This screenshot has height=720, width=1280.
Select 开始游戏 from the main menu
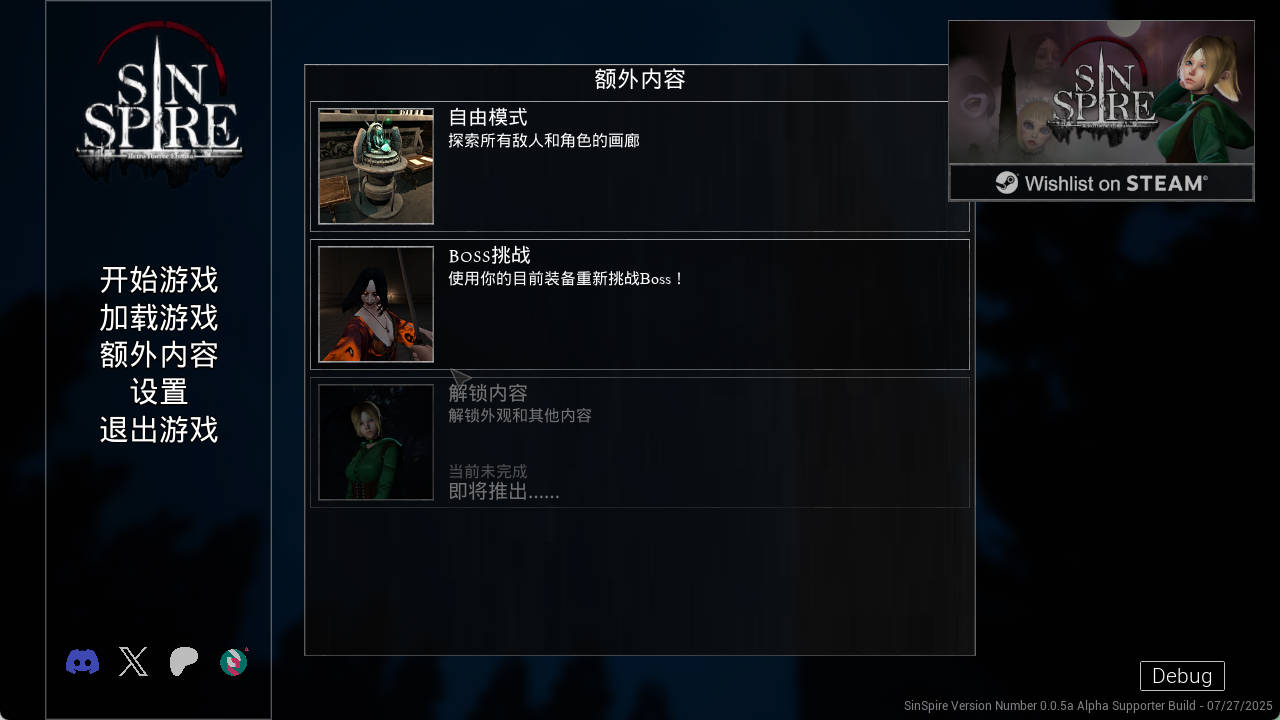click(158, 281)
